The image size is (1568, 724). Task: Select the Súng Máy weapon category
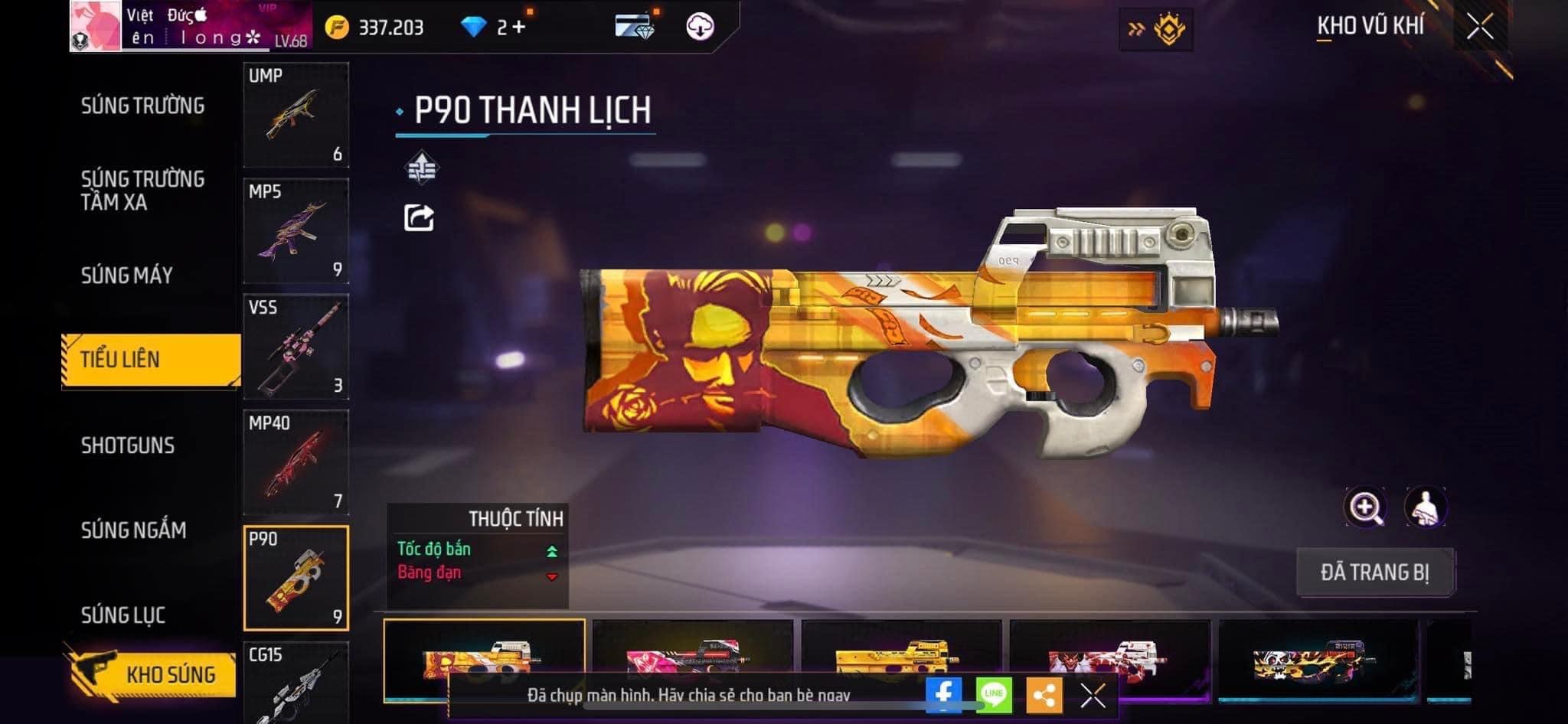point(127,276)
